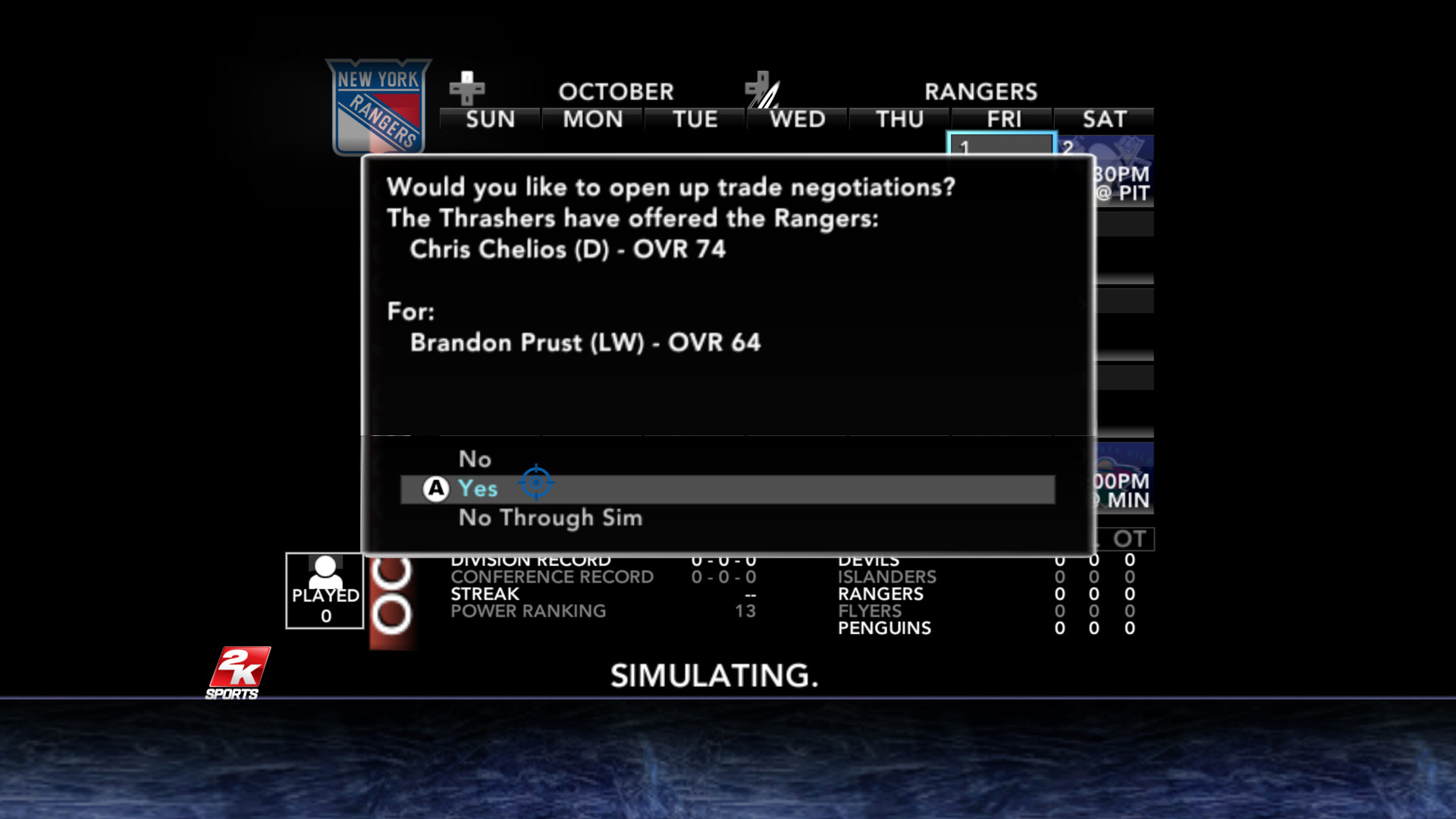The height and width of the screenshot is (819, 1456).
Task: Choose No to decline trade negotiations
Action: click(x=475, y=459)
